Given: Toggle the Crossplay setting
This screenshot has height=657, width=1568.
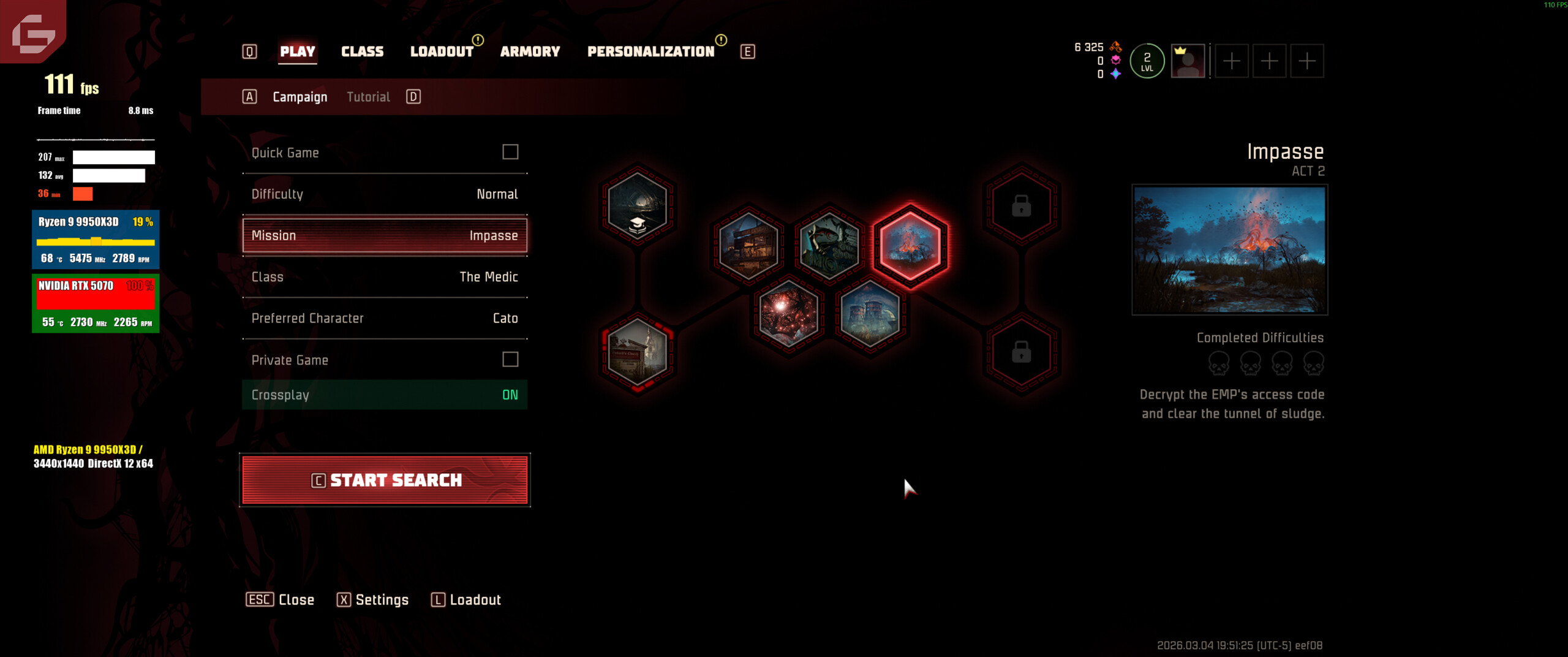Looking at the screenshot, I should (x=385, y=395).
